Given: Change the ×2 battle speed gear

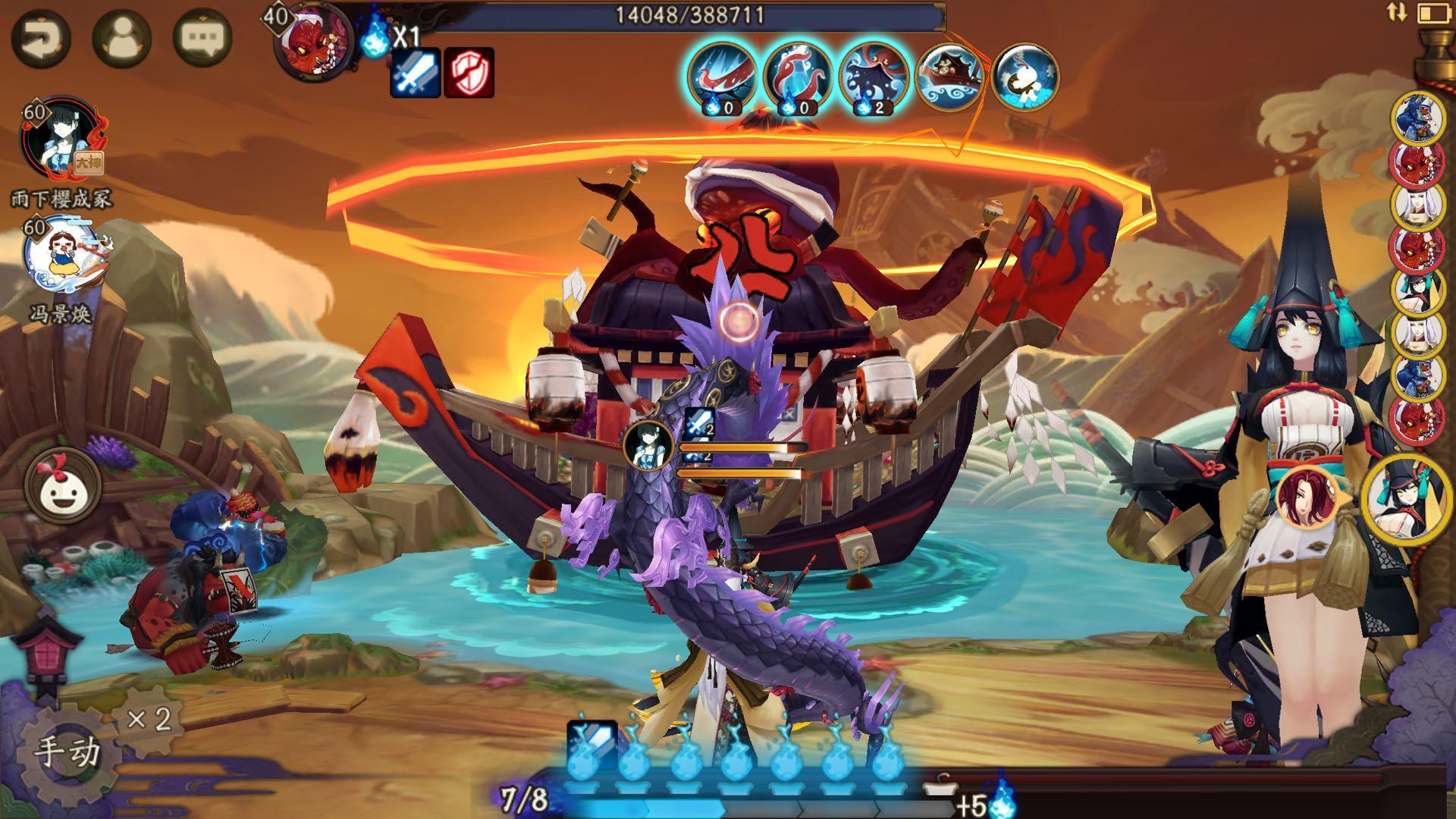Looking at the screenshot, I should click(149, 720).
